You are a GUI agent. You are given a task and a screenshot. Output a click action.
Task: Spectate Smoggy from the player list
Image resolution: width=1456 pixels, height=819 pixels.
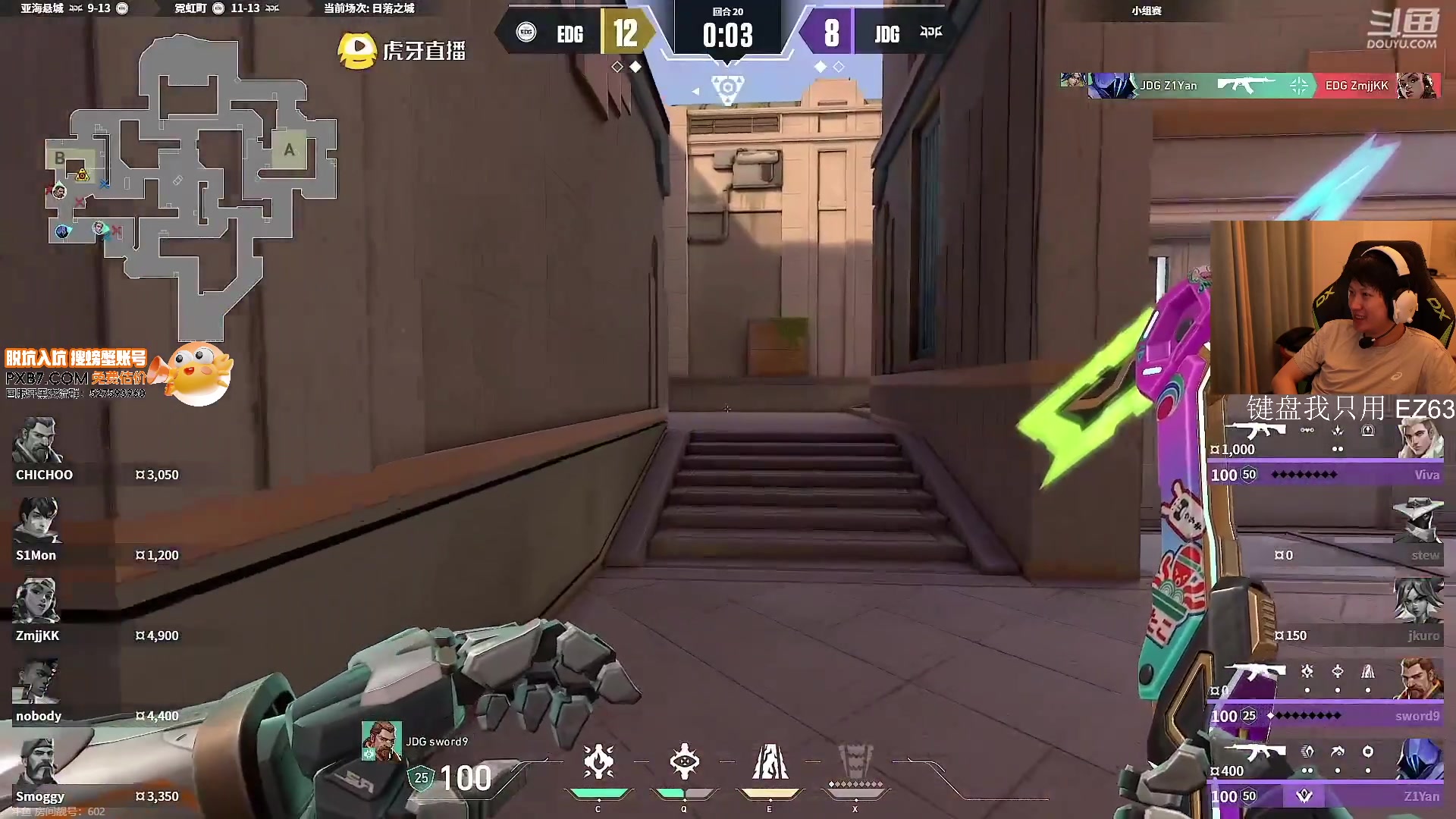click(x=95, y=773)
